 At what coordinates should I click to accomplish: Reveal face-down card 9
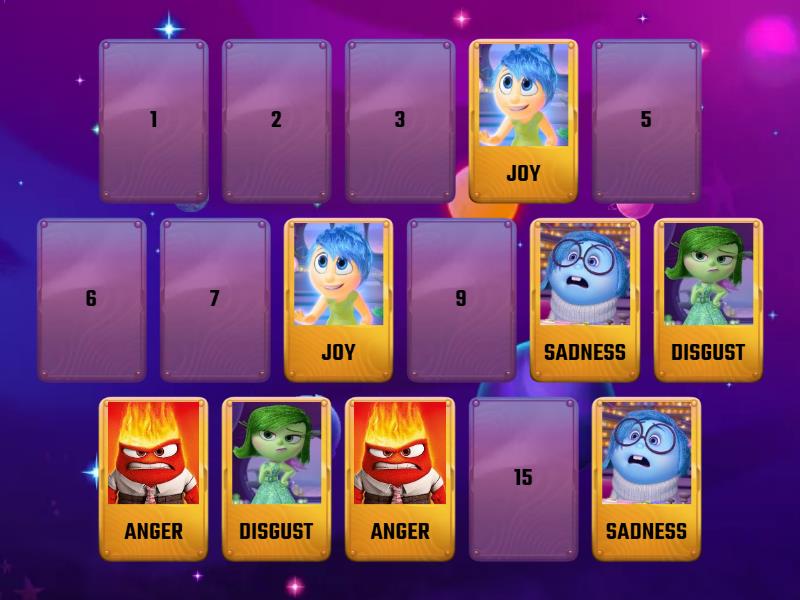click(x=461, y=299)
